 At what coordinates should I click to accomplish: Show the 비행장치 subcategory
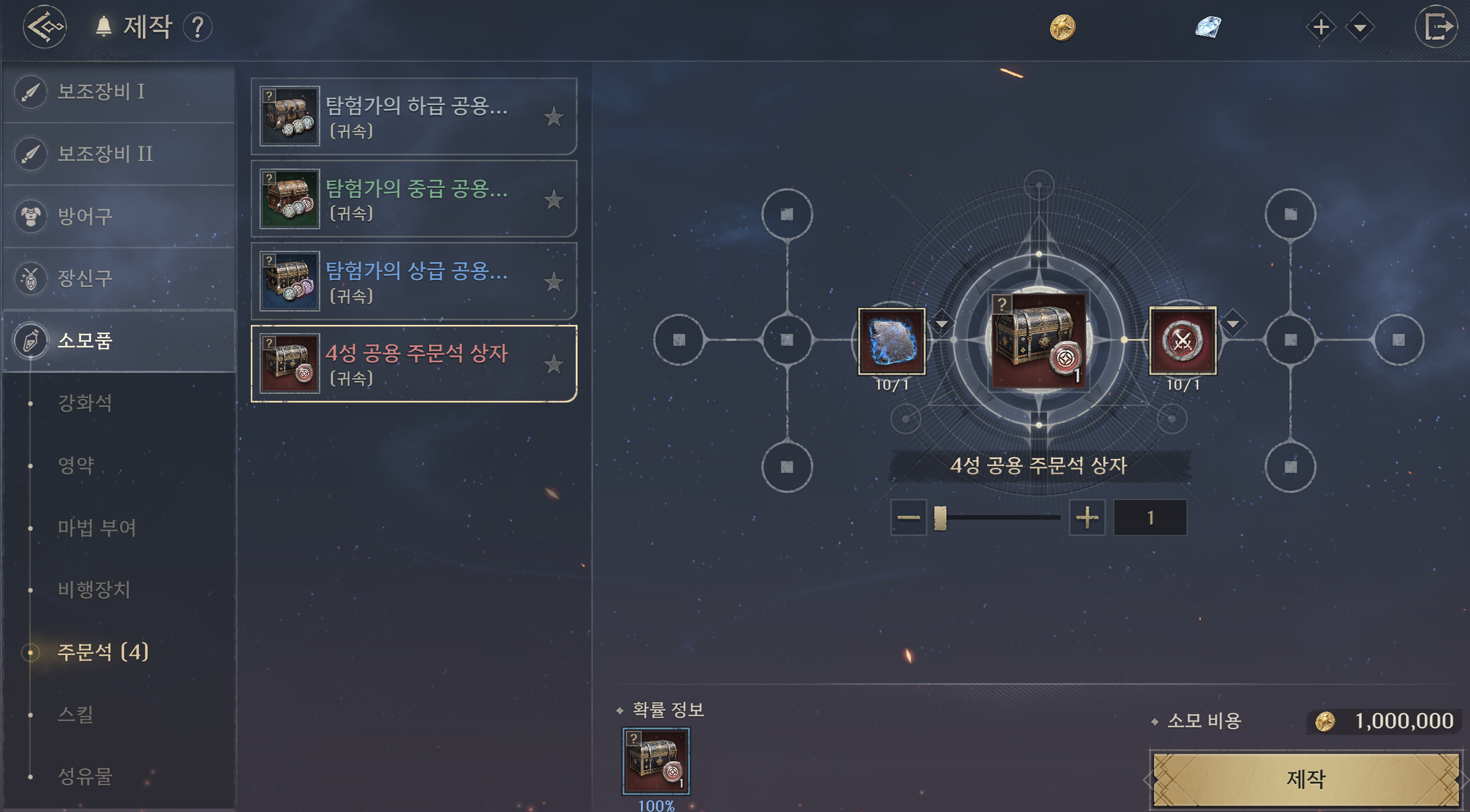point(94,589)
